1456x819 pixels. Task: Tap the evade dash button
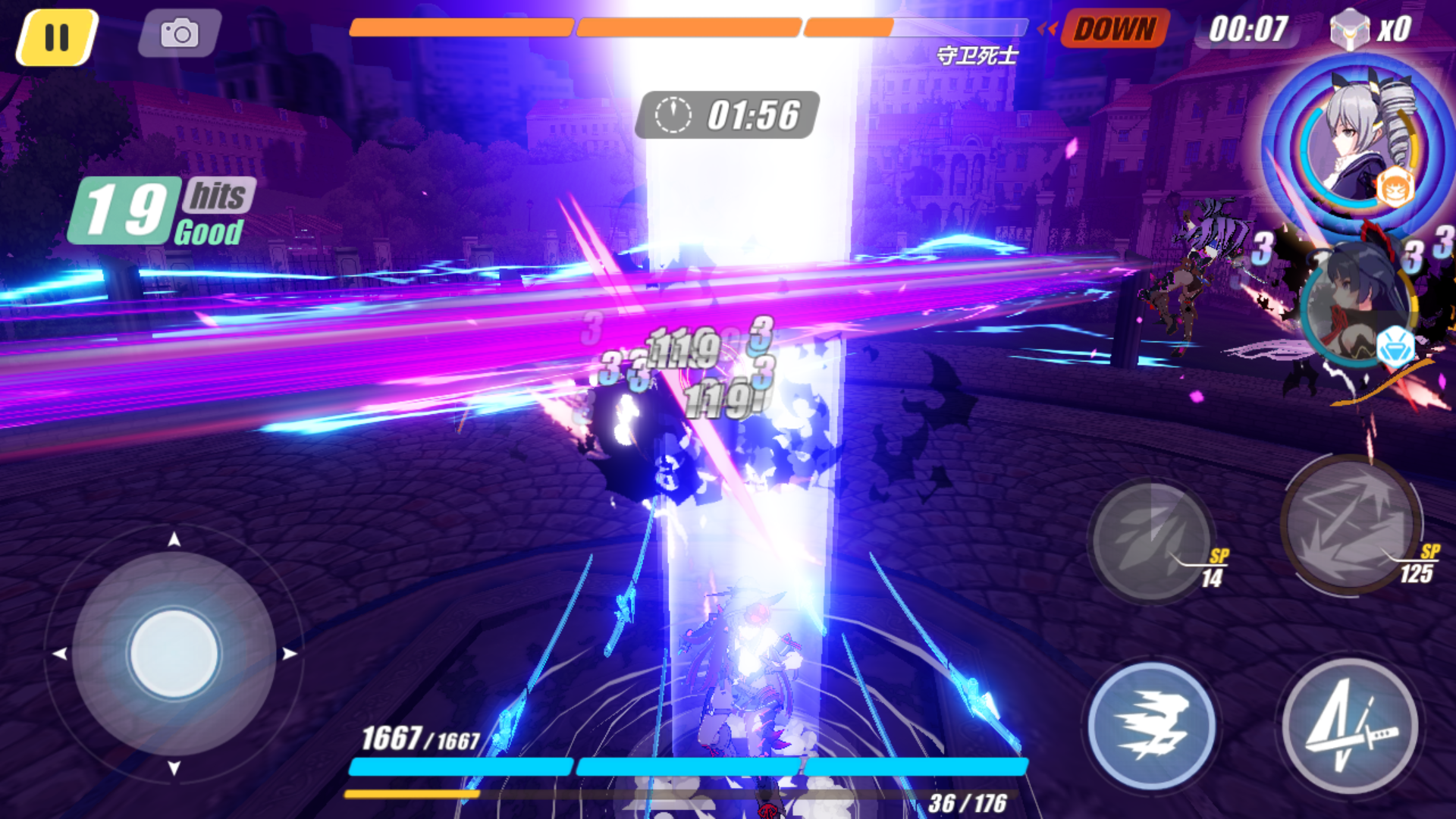1151,726
